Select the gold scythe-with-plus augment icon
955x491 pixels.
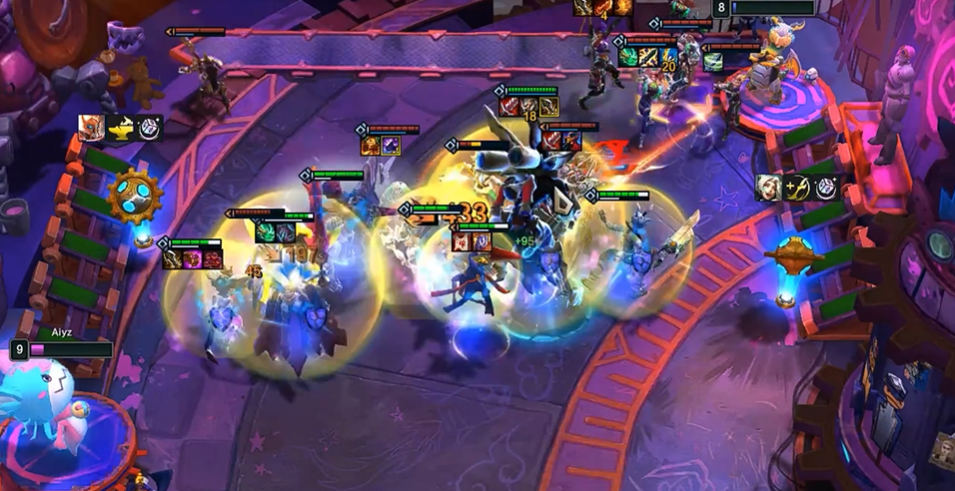[x=798, y=187]
